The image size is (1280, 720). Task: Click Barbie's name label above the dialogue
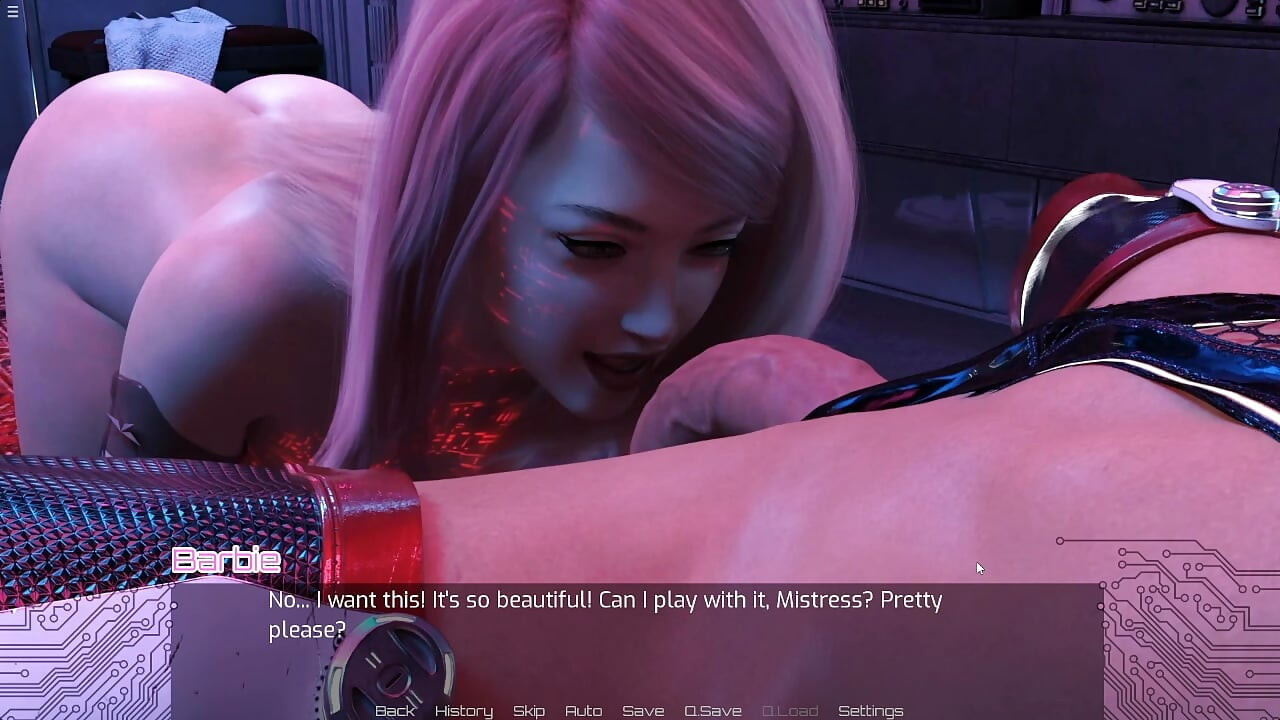click(x=224, y=560)
